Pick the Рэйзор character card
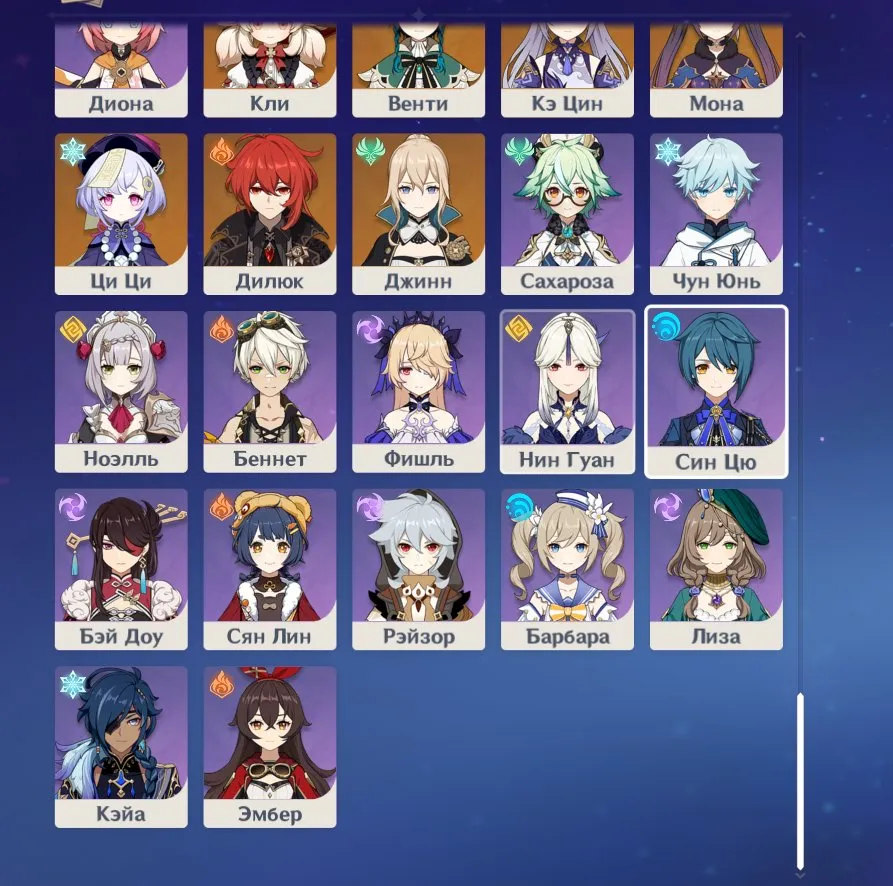Viewport: 893px width, 886px height. point(418,569)
